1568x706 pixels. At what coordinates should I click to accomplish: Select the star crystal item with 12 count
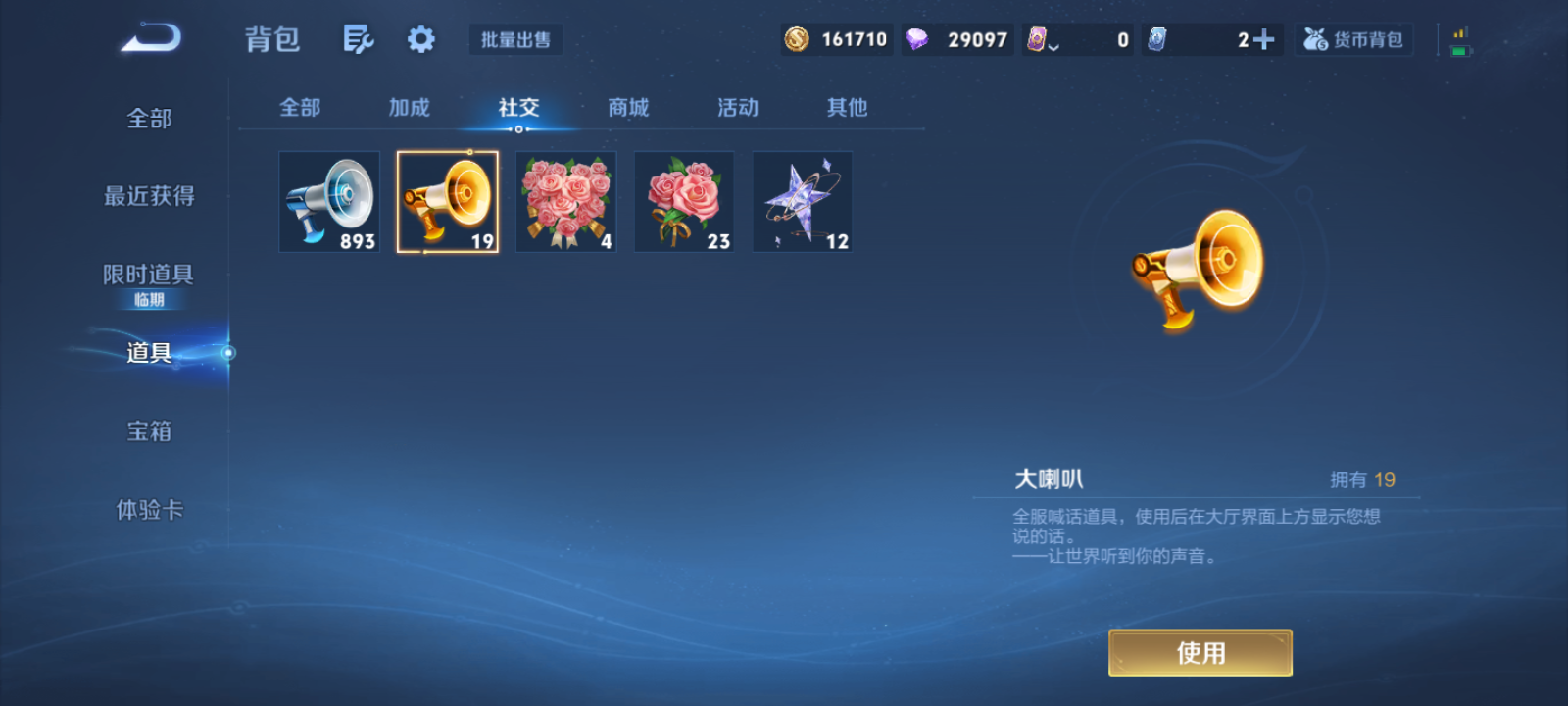[x=802, y=201]
